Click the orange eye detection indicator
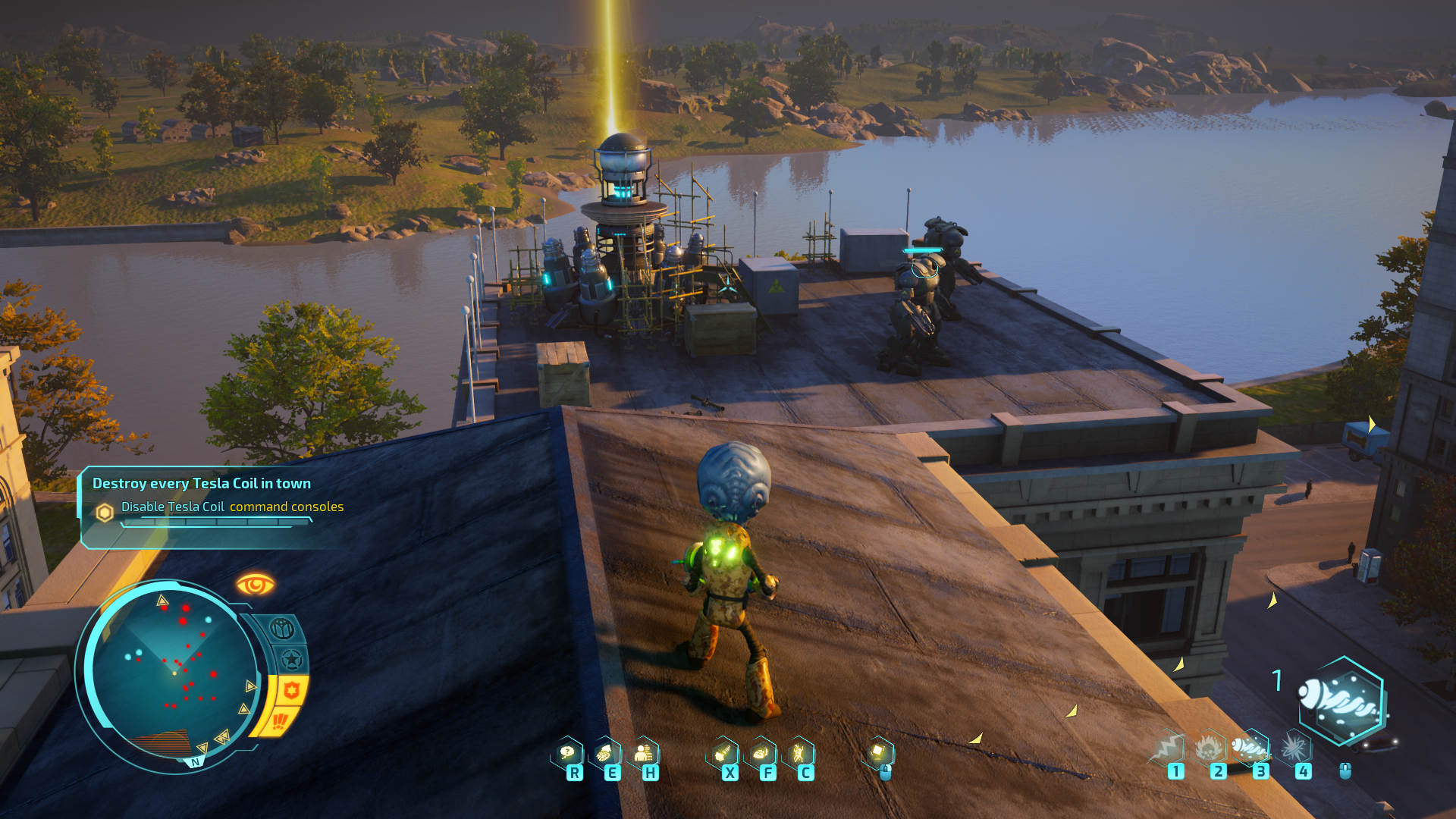The height and width of the screenshot is (819, 1456). click(255, 585)
